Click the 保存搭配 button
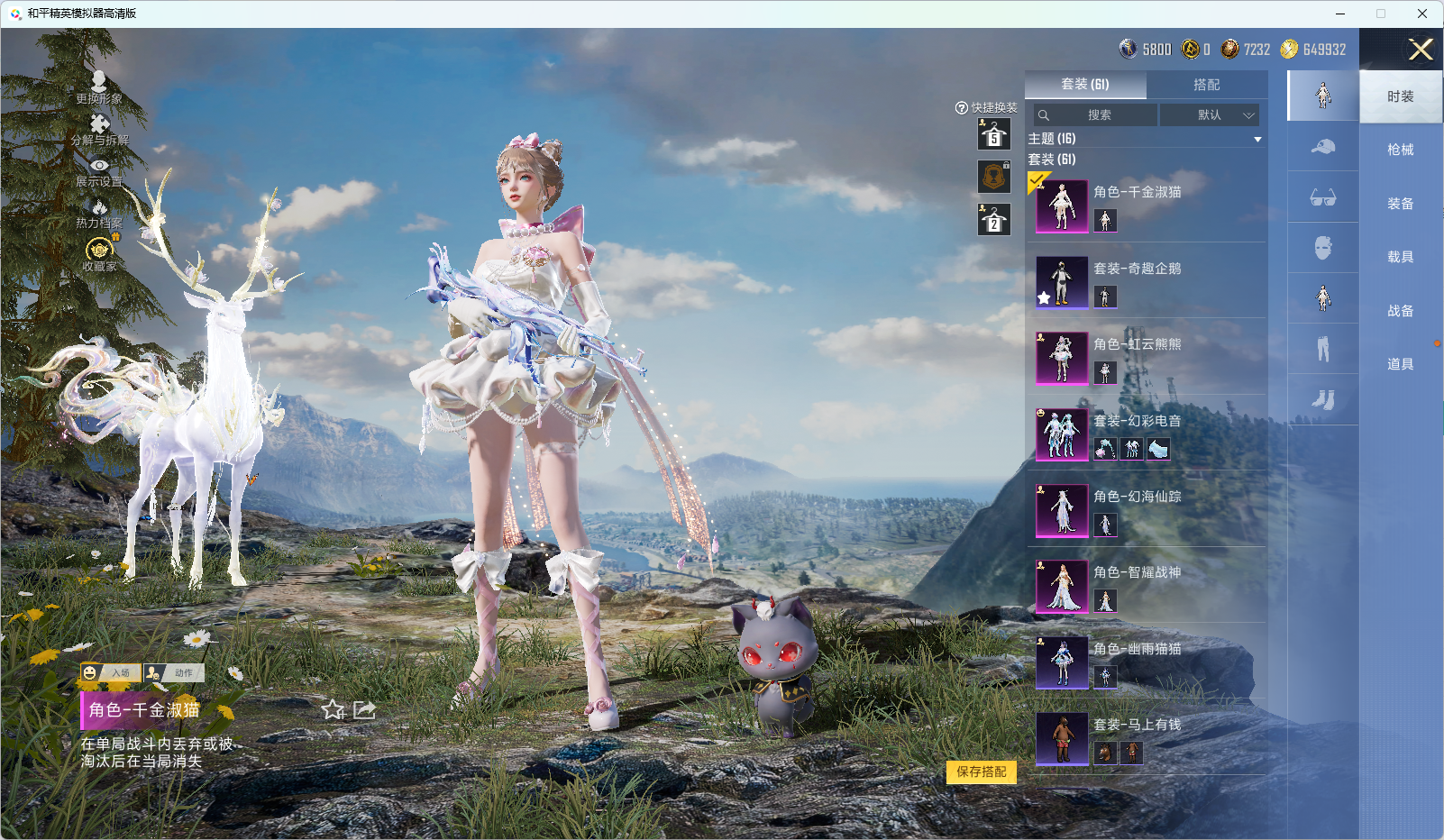Screen dimensions: 1444x840 [981, 772]
